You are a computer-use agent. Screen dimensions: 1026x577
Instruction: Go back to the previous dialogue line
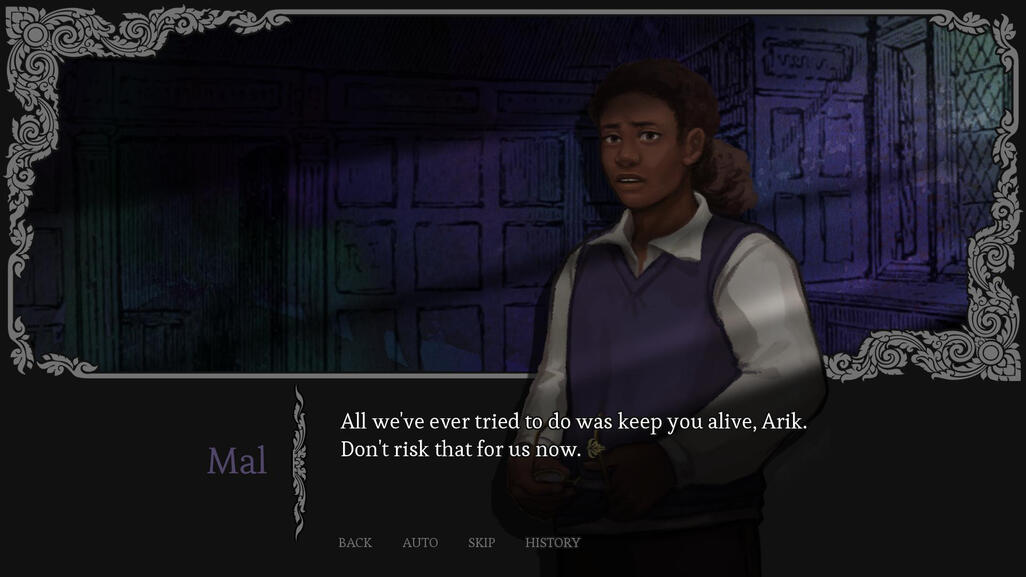click(355, 543)
